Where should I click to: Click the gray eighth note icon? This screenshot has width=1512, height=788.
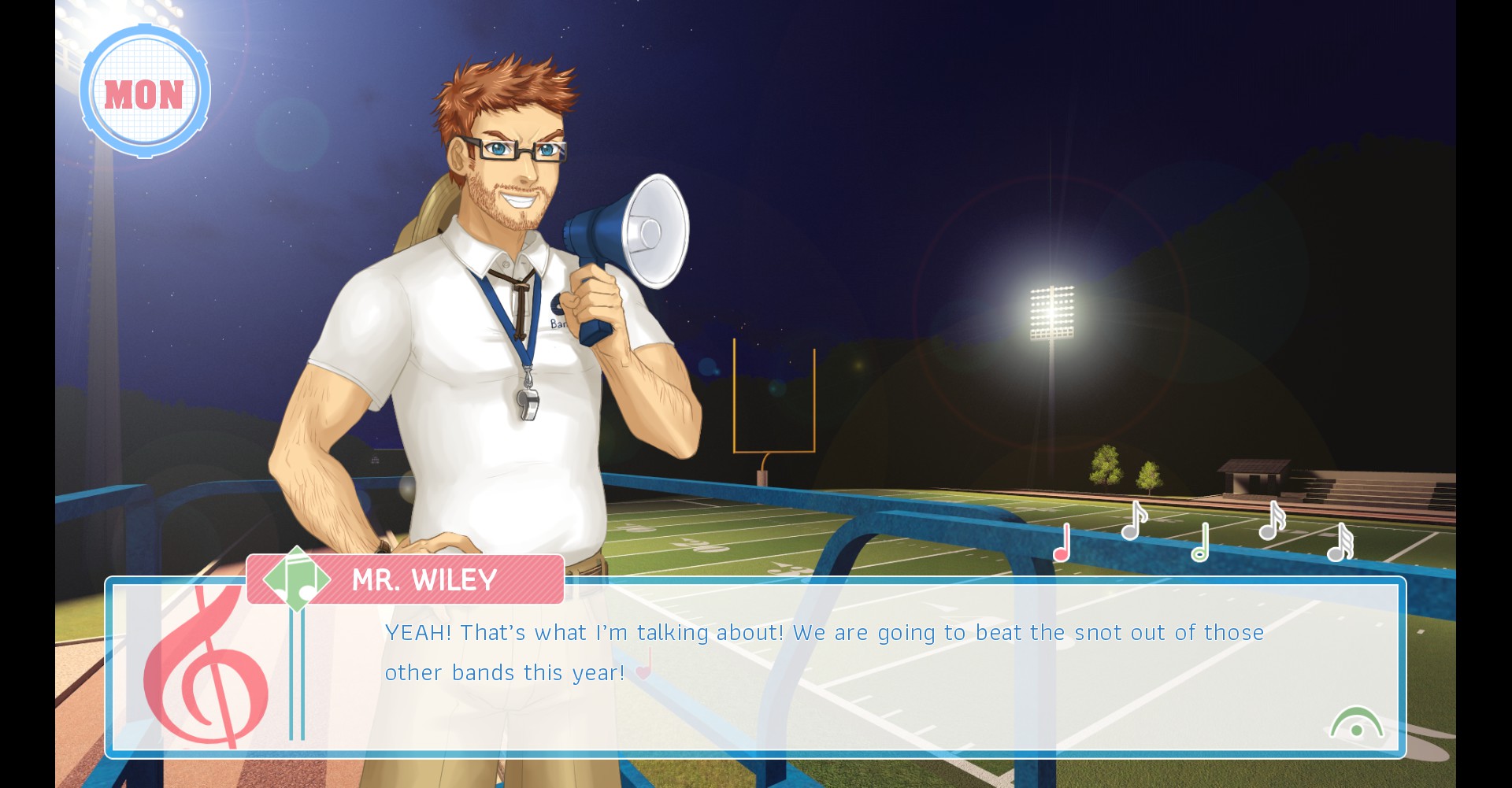coord(1133,521)
